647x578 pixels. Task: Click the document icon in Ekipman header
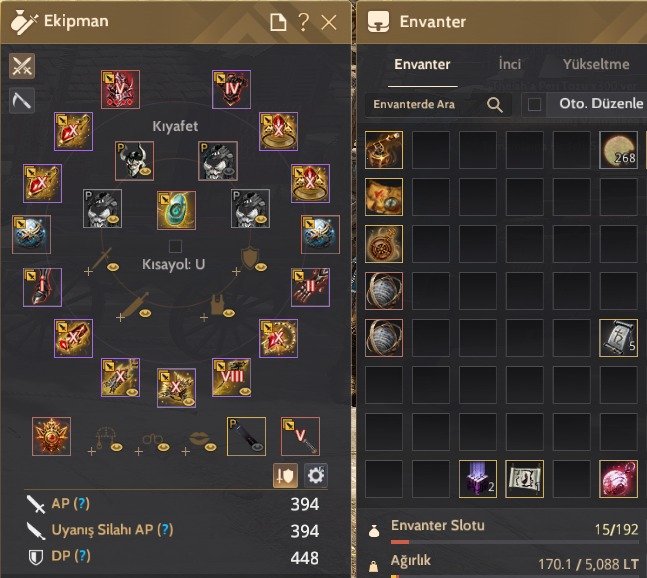(x=279, y=21)
